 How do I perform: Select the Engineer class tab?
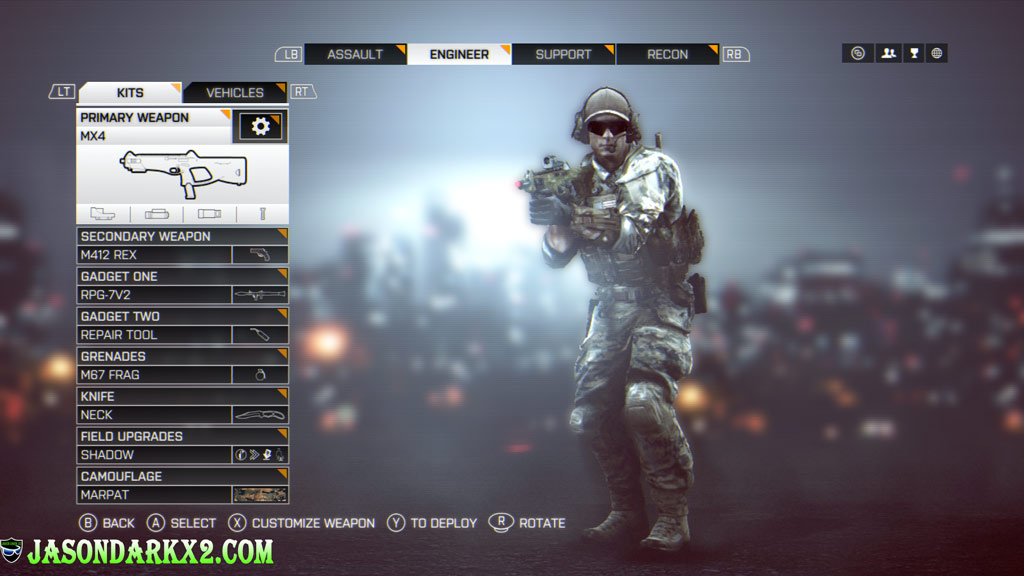click(x=459, y=54)
